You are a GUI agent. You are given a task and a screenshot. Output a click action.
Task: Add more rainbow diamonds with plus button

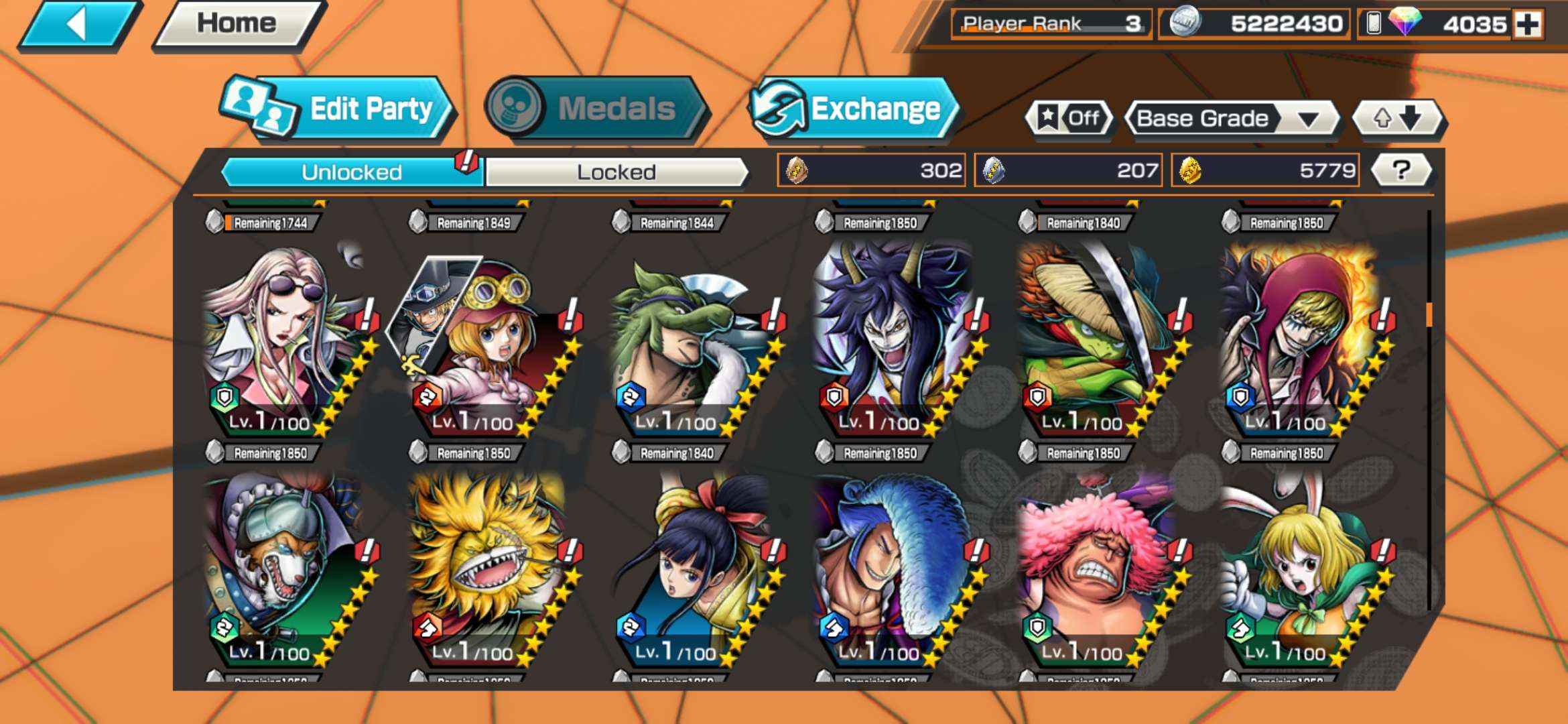(x=1528, y=25)
